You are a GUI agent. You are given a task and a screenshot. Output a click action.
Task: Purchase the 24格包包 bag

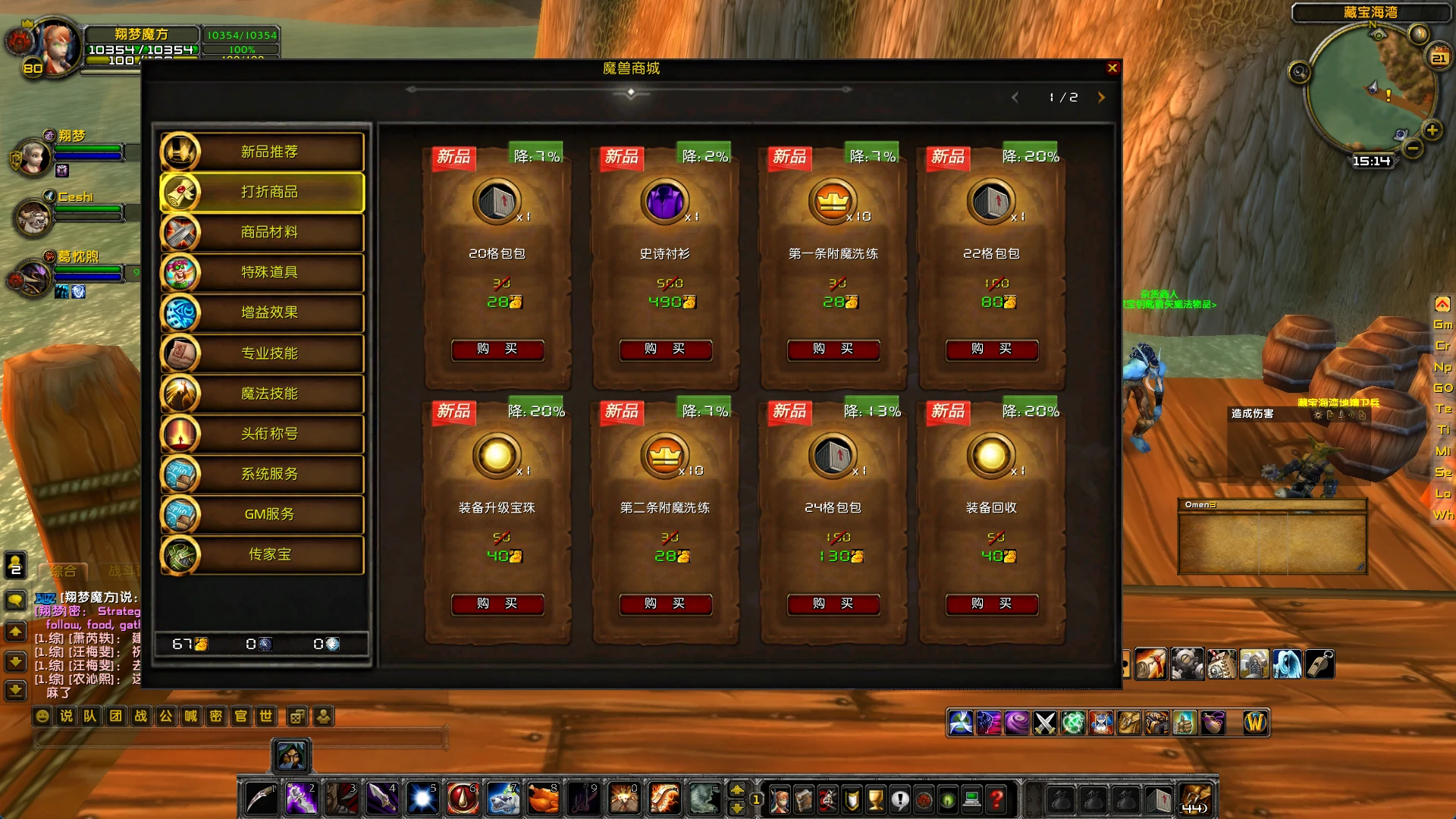833,604
